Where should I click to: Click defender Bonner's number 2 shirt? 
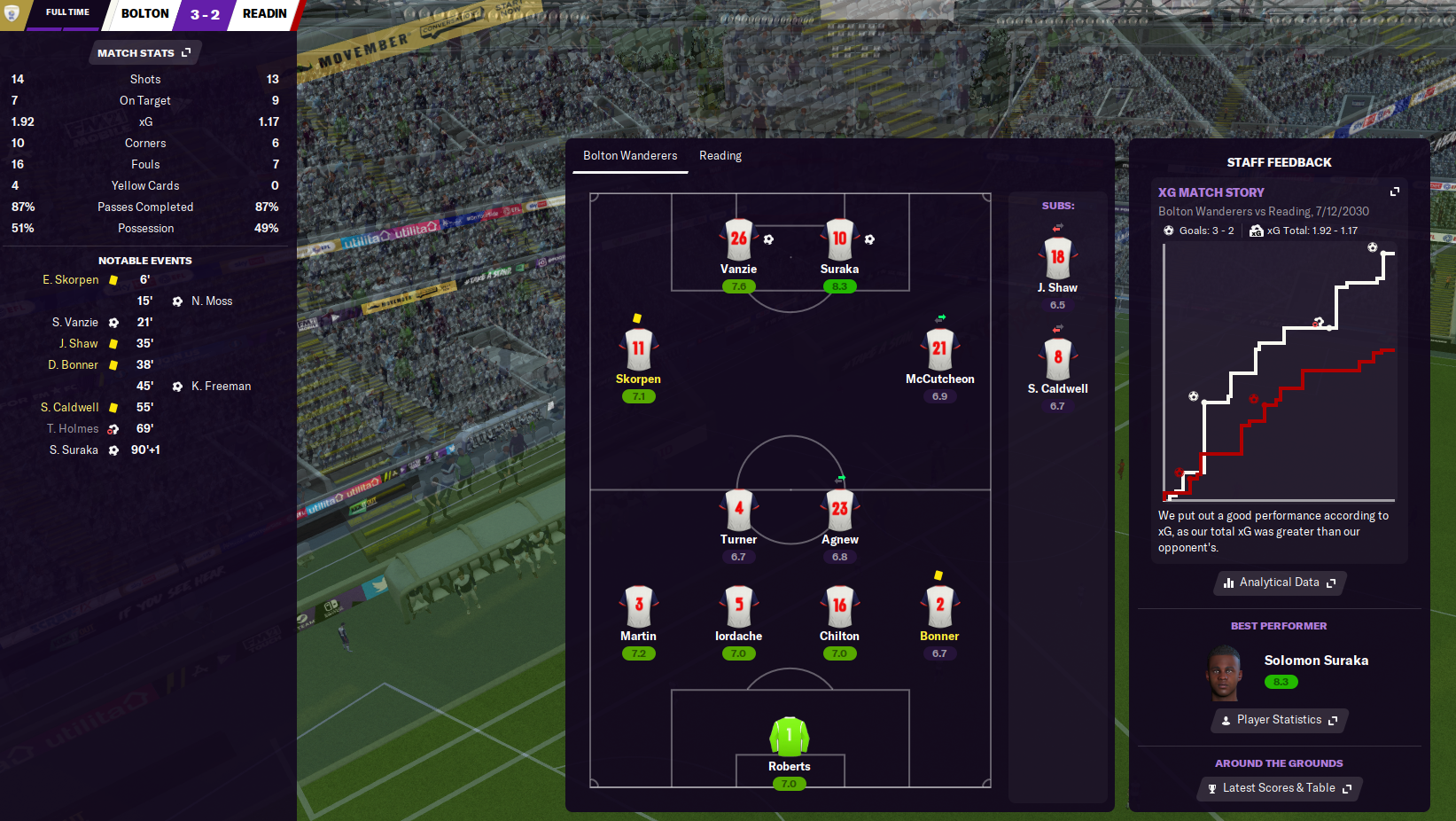click(939, 606)
